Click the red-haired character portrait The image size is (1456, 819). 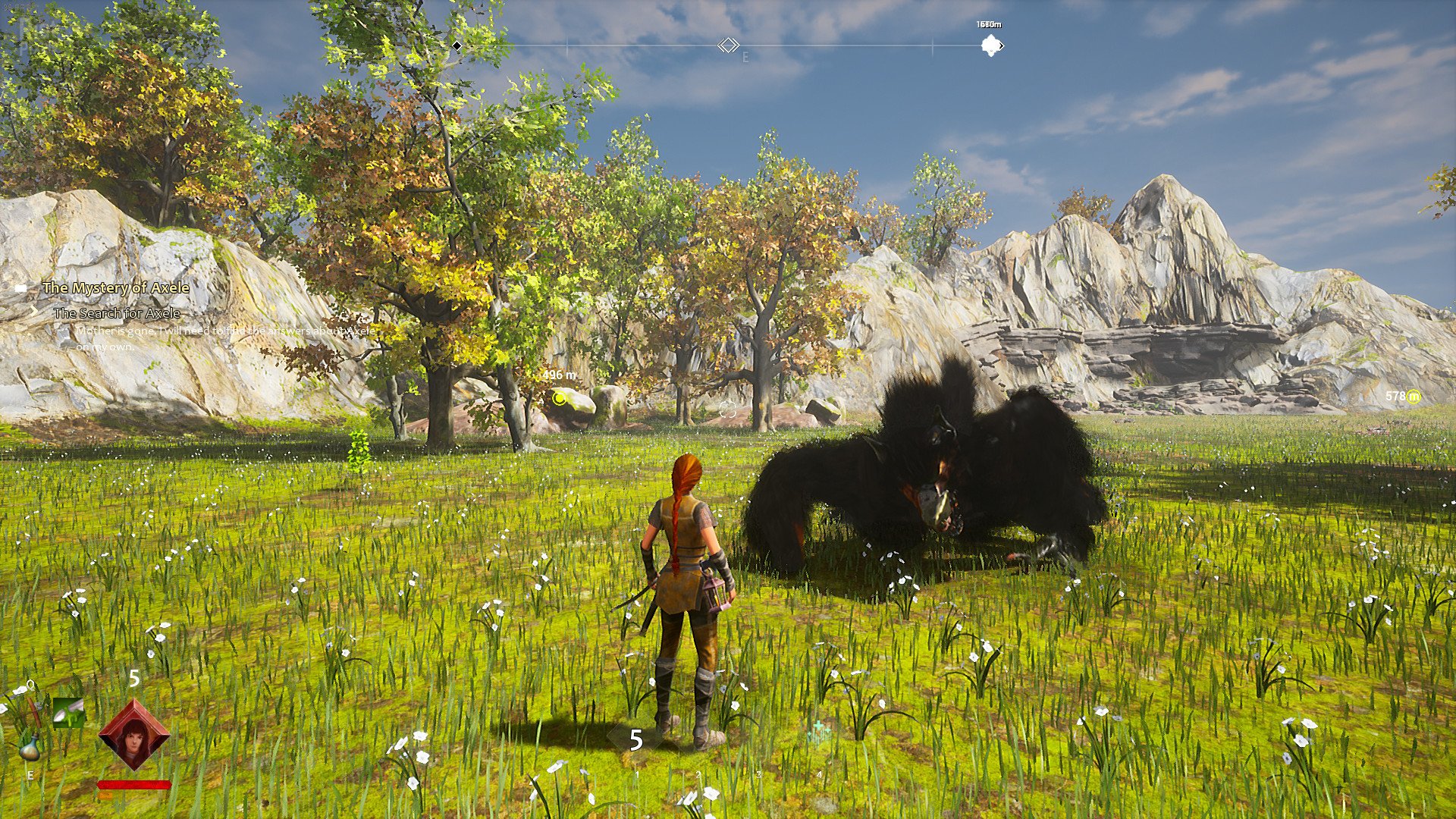(134, 734)
